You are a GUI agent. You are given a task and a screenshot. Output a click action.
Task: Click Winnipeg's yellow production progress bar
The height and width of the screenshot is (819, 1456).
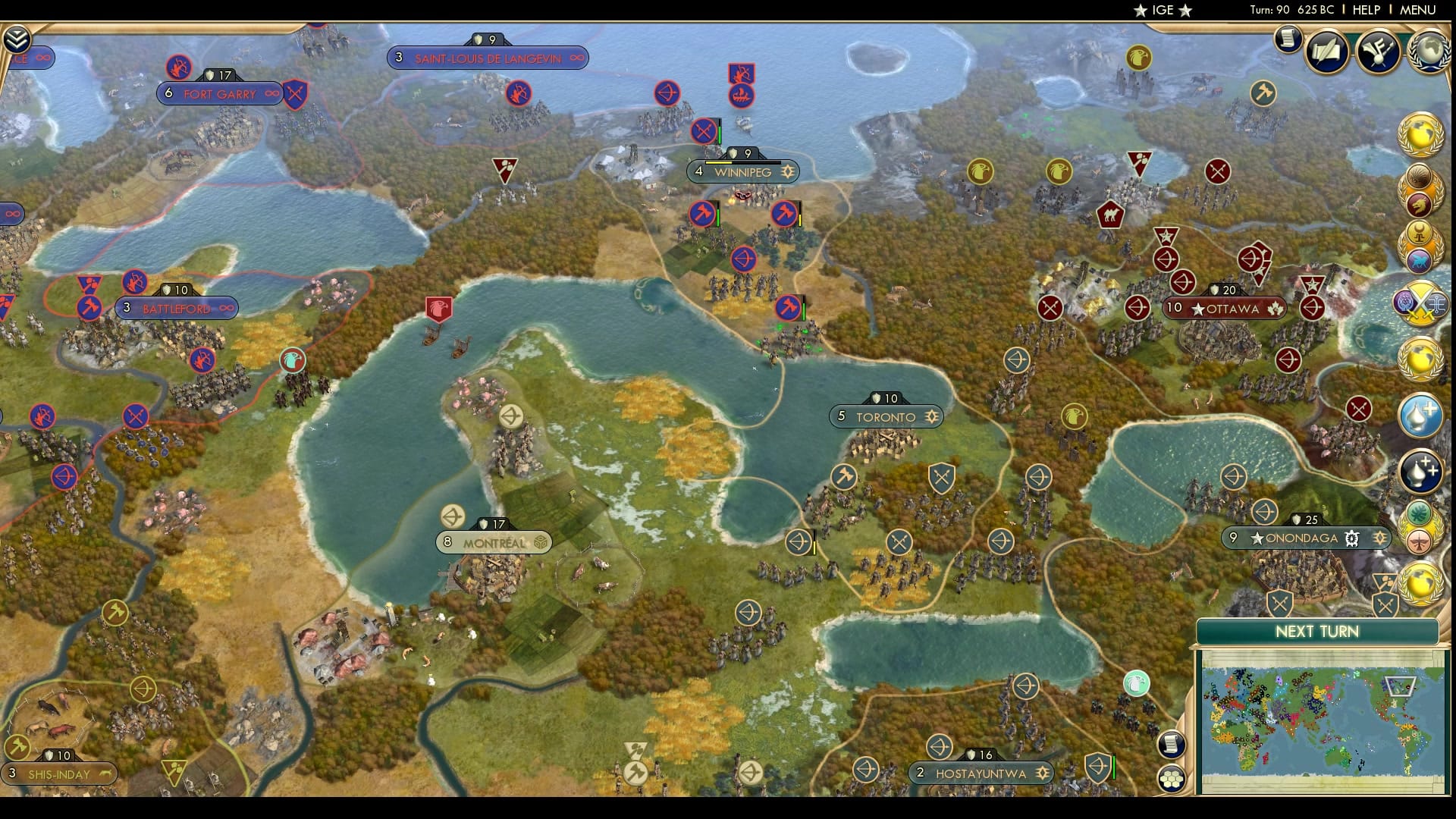719,163
